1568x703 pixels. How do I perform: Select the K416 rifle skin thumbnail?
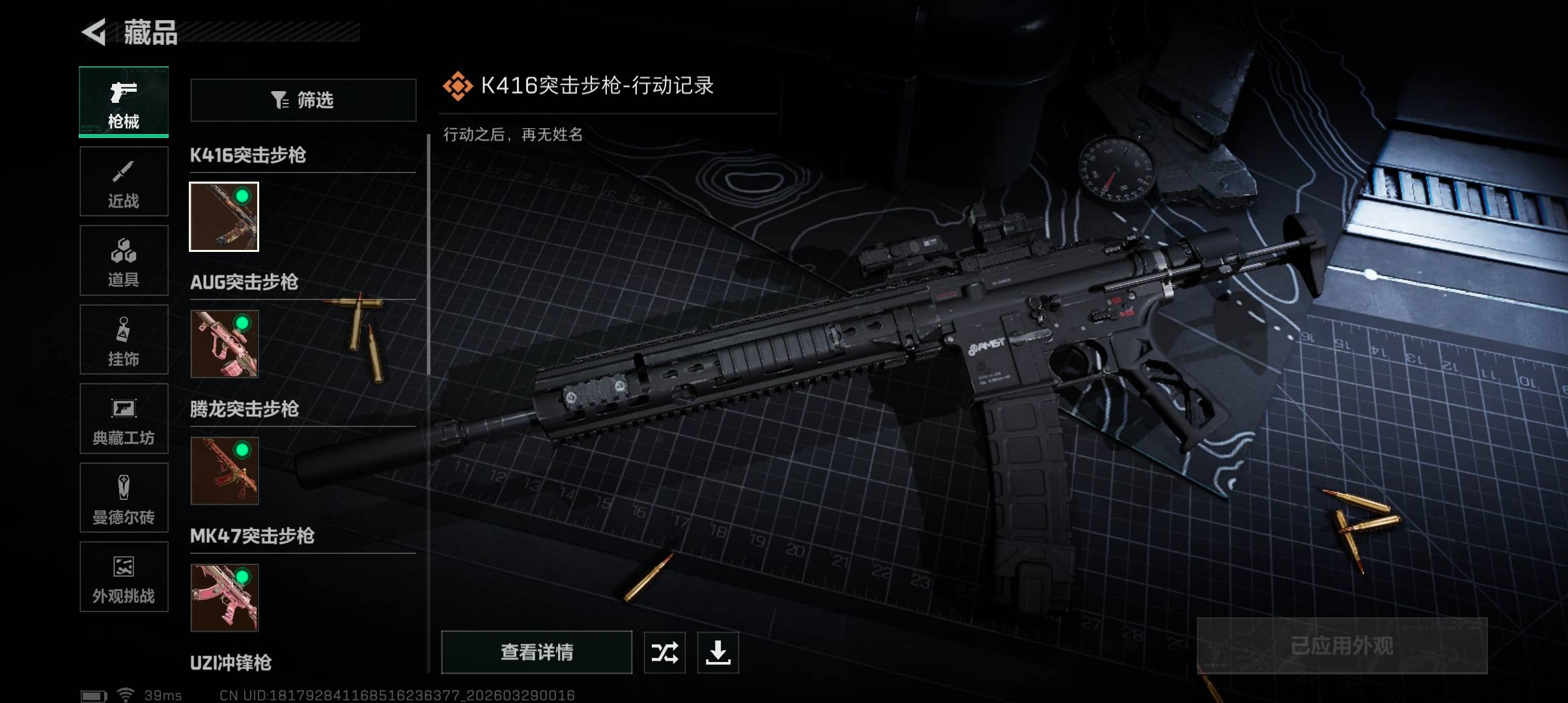click(x=224, y=217)
